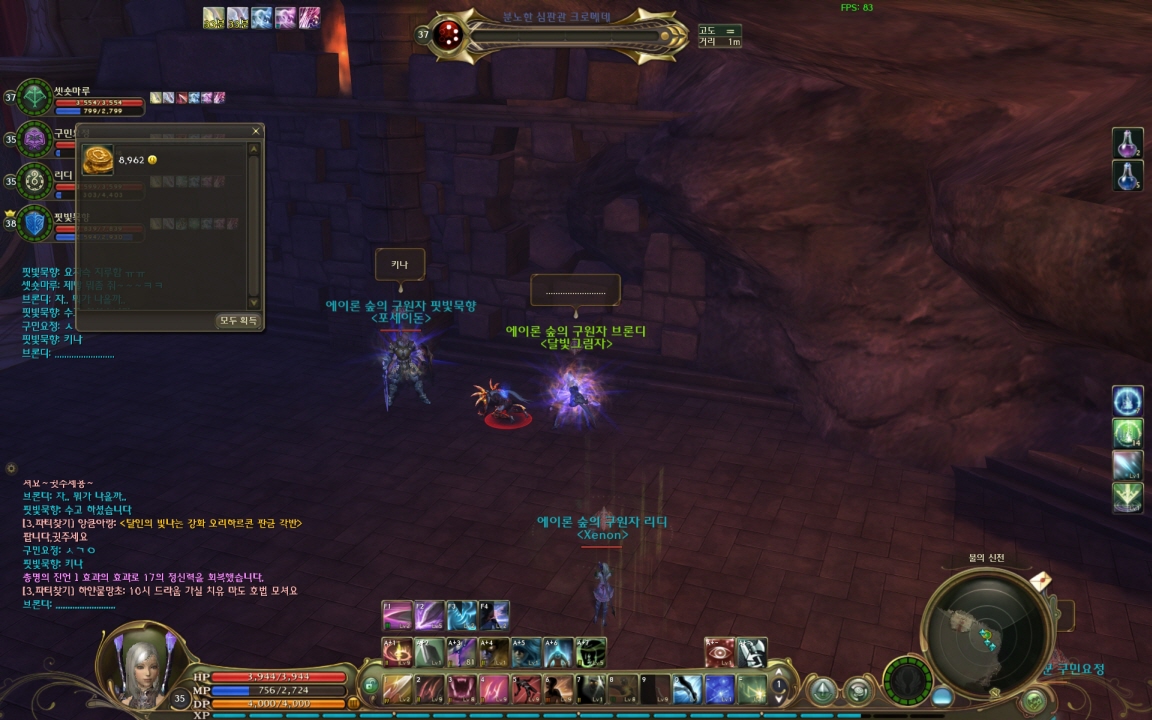Use the F1 pink slash skill
The width and height of the screenshot is (1152, 720).
point(397,615)
